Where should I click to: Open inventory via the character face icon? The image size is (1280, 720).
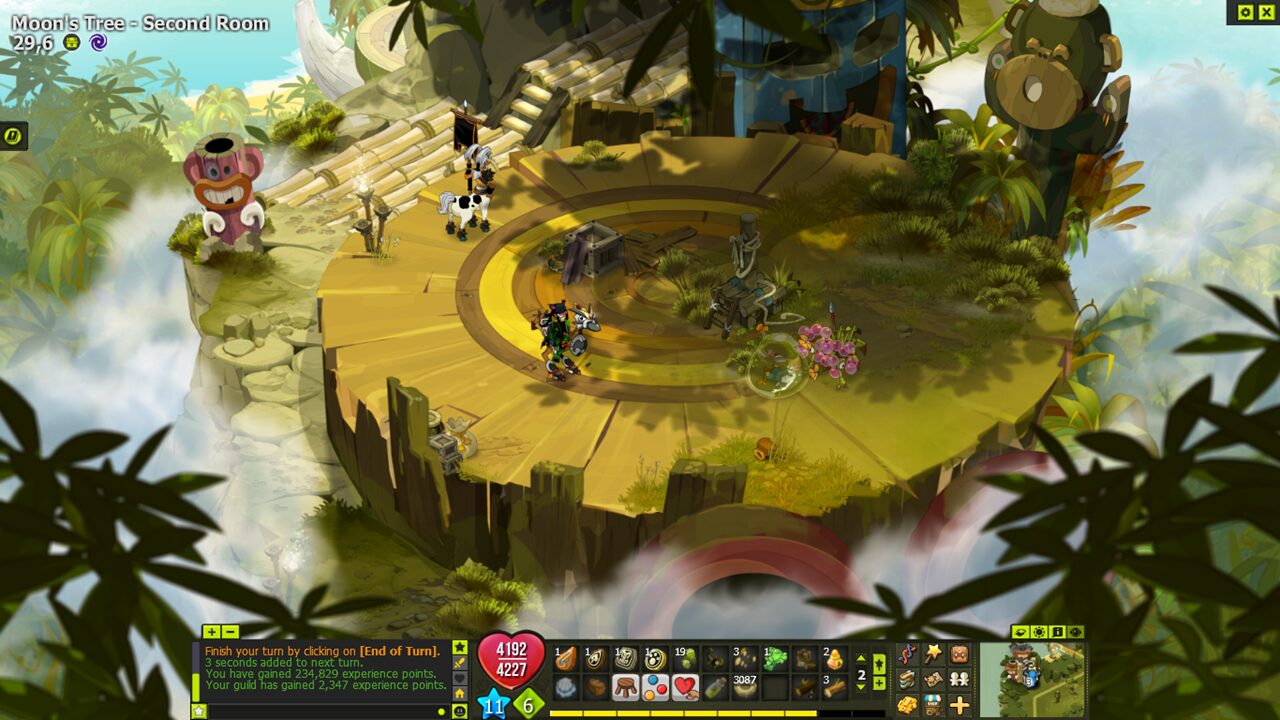[x=958, y=653]
